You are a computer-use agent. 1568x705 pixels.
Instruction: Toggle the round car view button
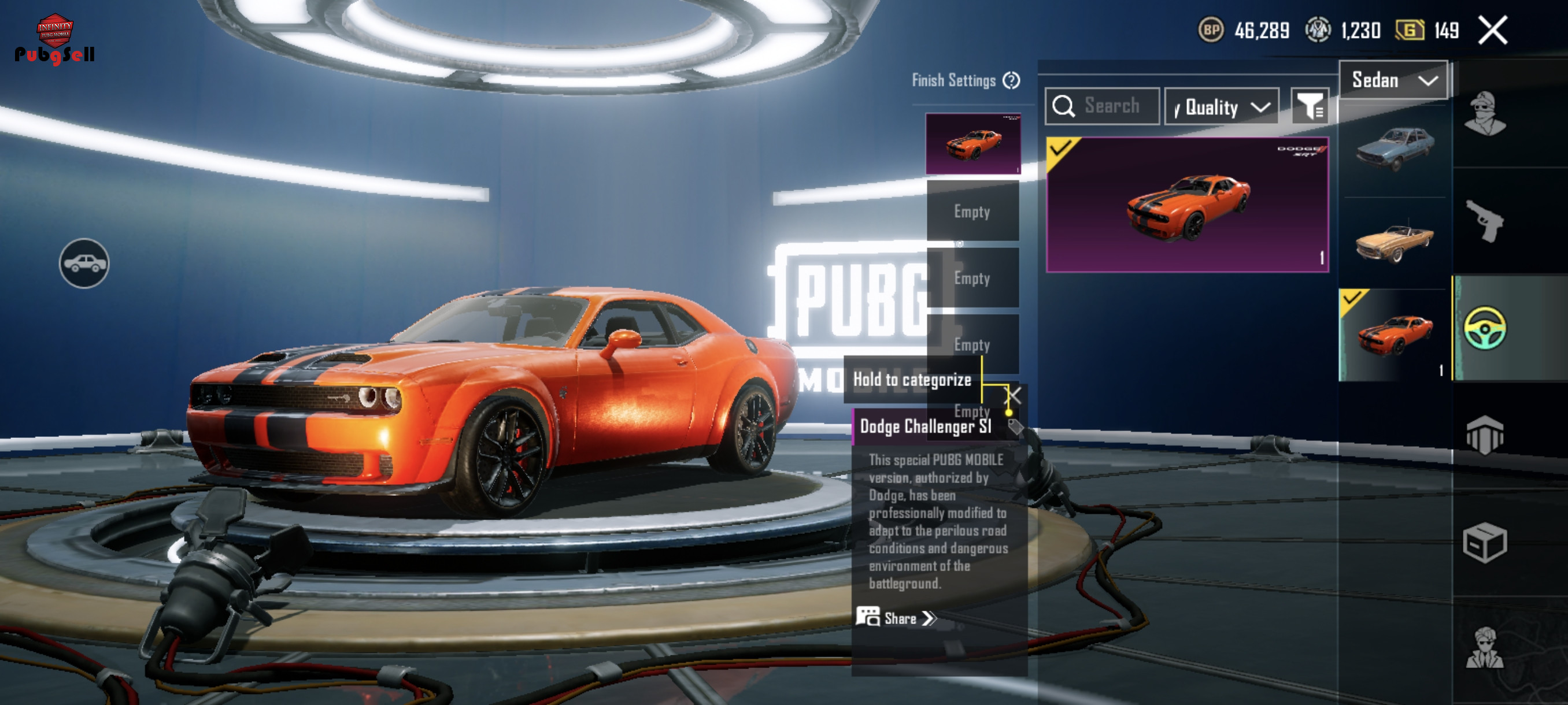(84, 264)
